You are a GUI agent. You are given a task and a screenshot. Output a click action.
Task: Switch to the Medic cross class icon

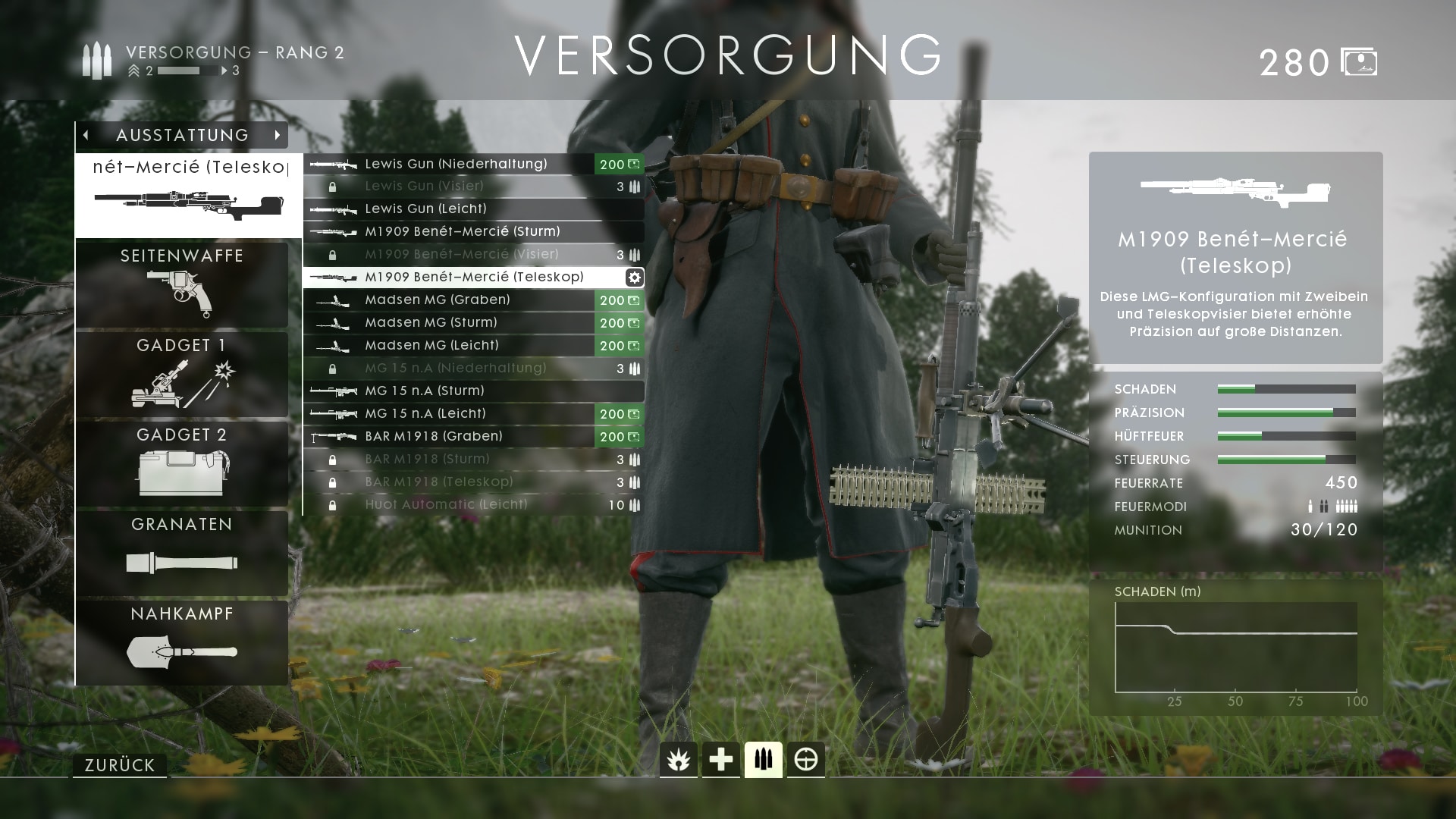[x=720, y=759]
